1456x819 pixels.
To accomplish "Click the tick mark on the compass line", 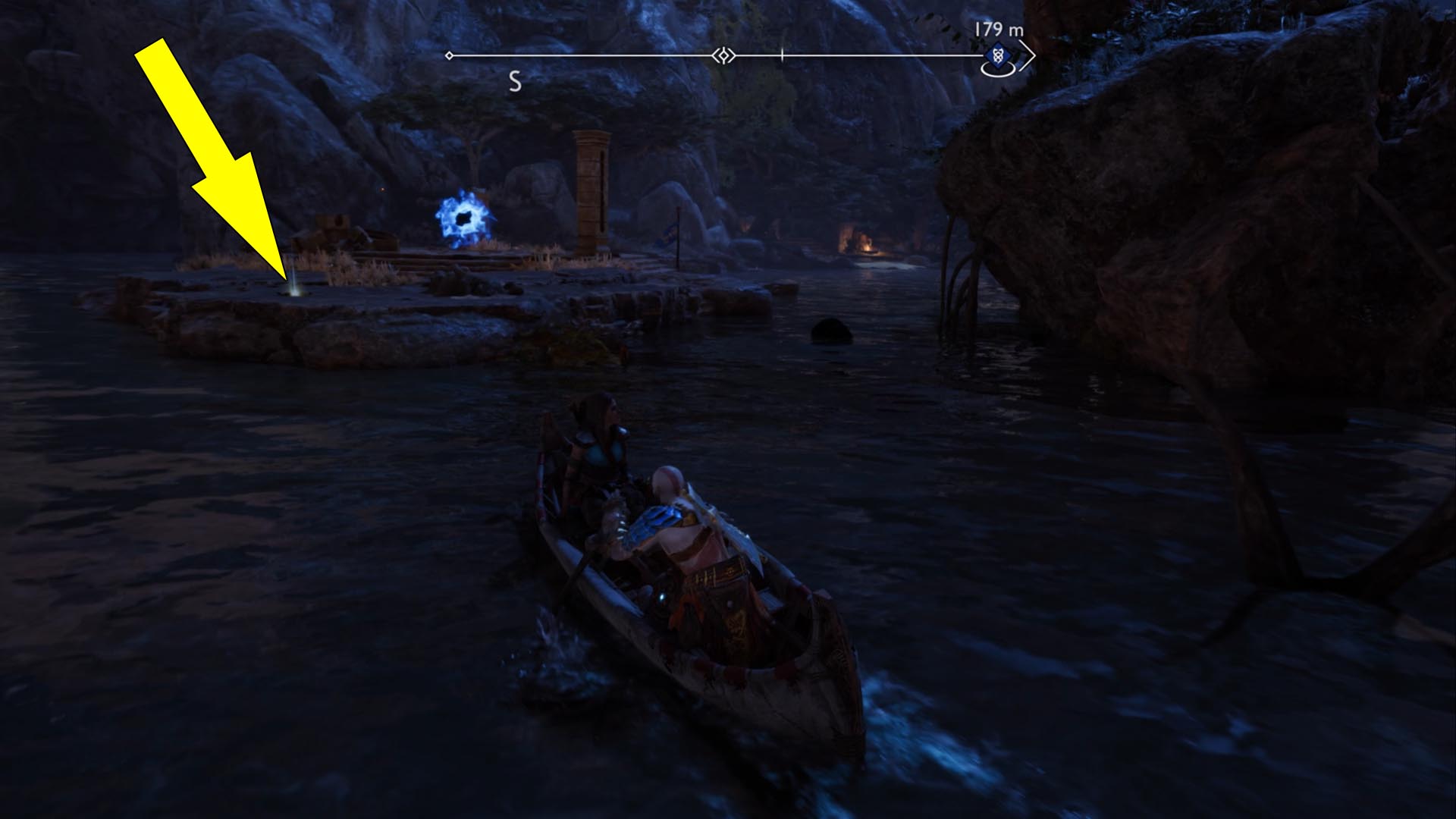I will pyautogui.click(x=781, y=55).
